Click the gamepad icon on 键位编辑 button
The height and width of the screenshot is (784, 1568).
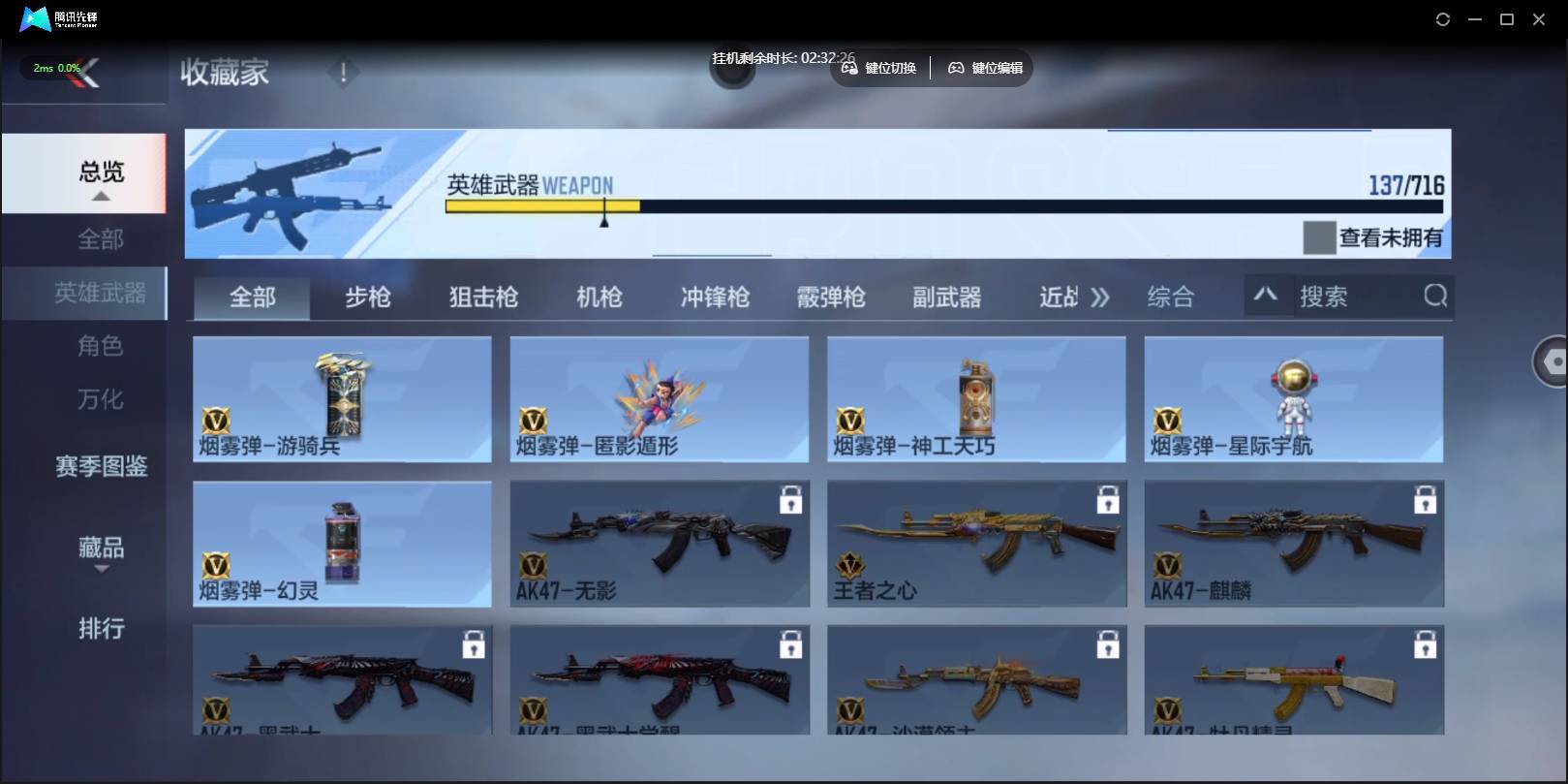point(956,68)
